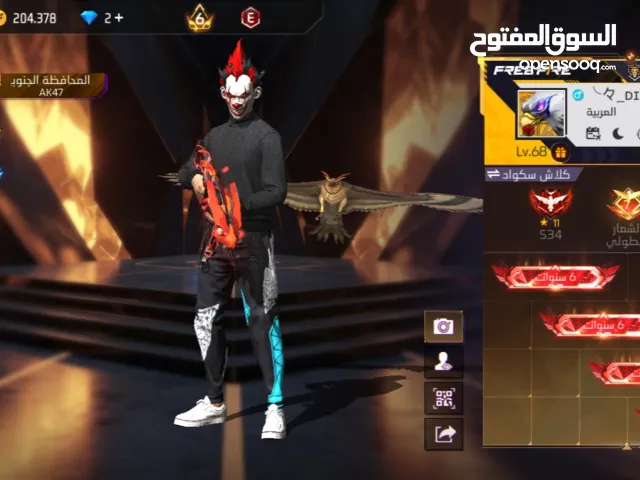Show the profile QR code
Image resolution: width=640 pixels, height=480 pixels.
click(x=444, y=398)
